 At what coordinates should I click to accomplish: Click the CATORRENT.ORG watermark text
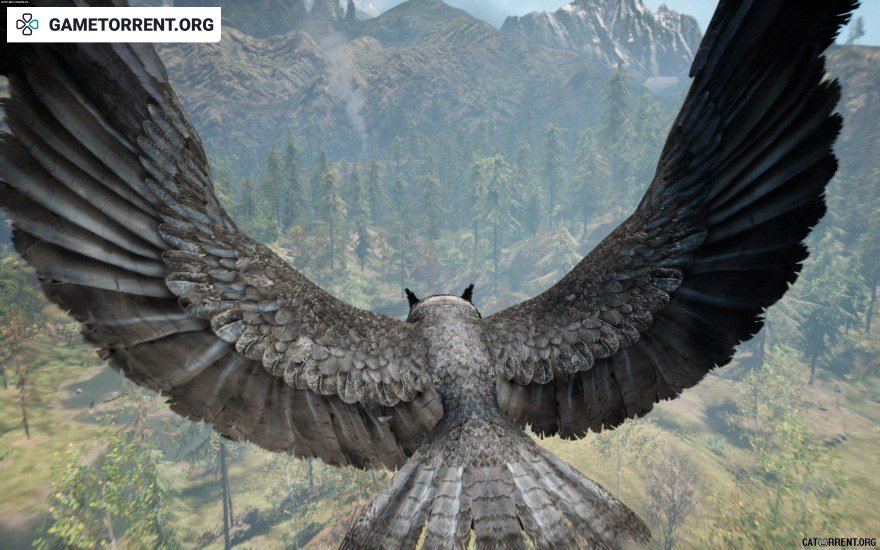coord(838,542)
